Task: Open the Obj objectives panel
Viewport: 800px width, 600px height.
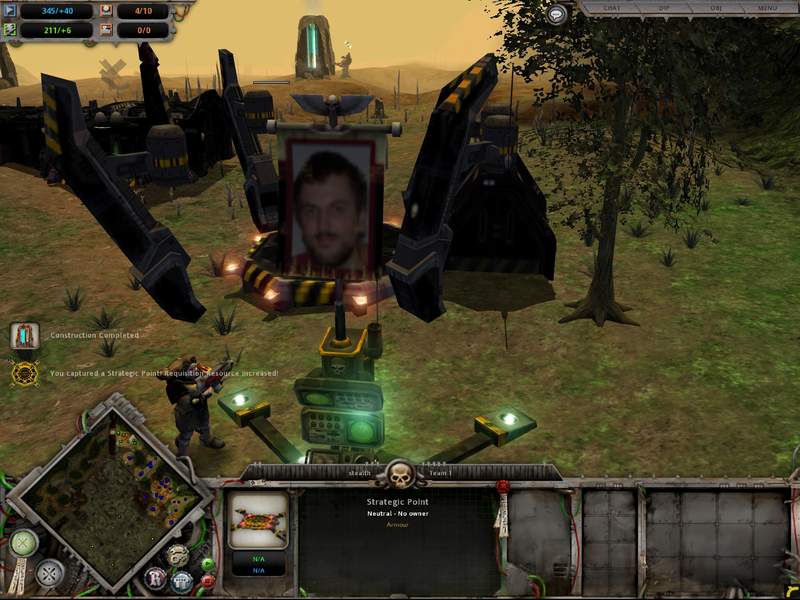Action: (x=714, y=8)
